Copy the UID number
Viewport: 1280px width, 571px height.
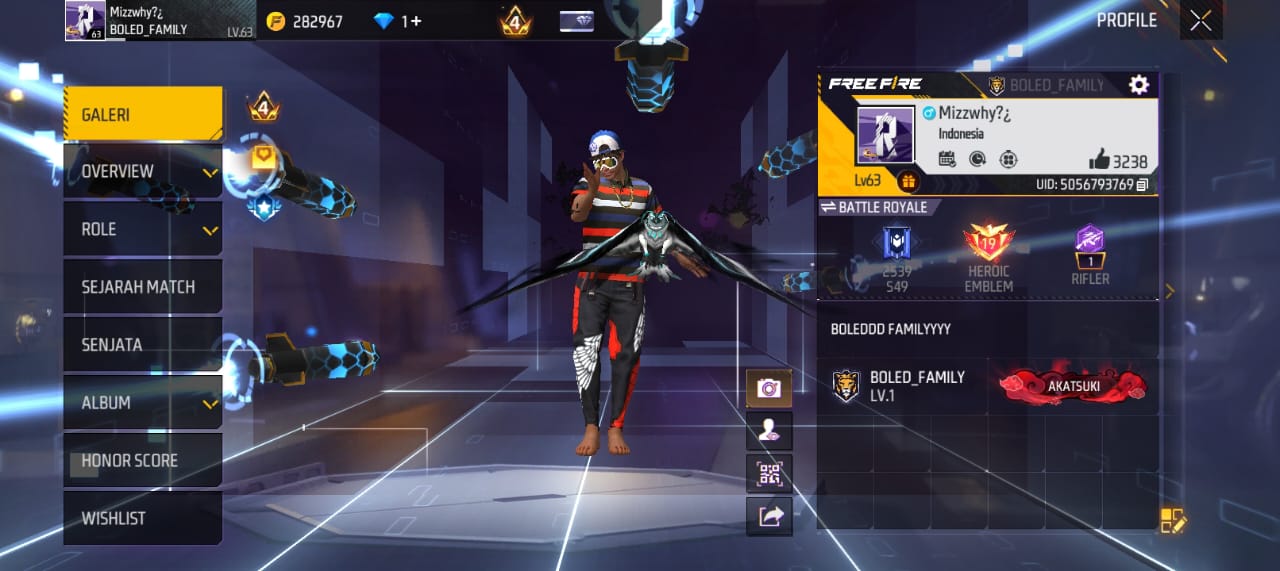point(1142,185)
